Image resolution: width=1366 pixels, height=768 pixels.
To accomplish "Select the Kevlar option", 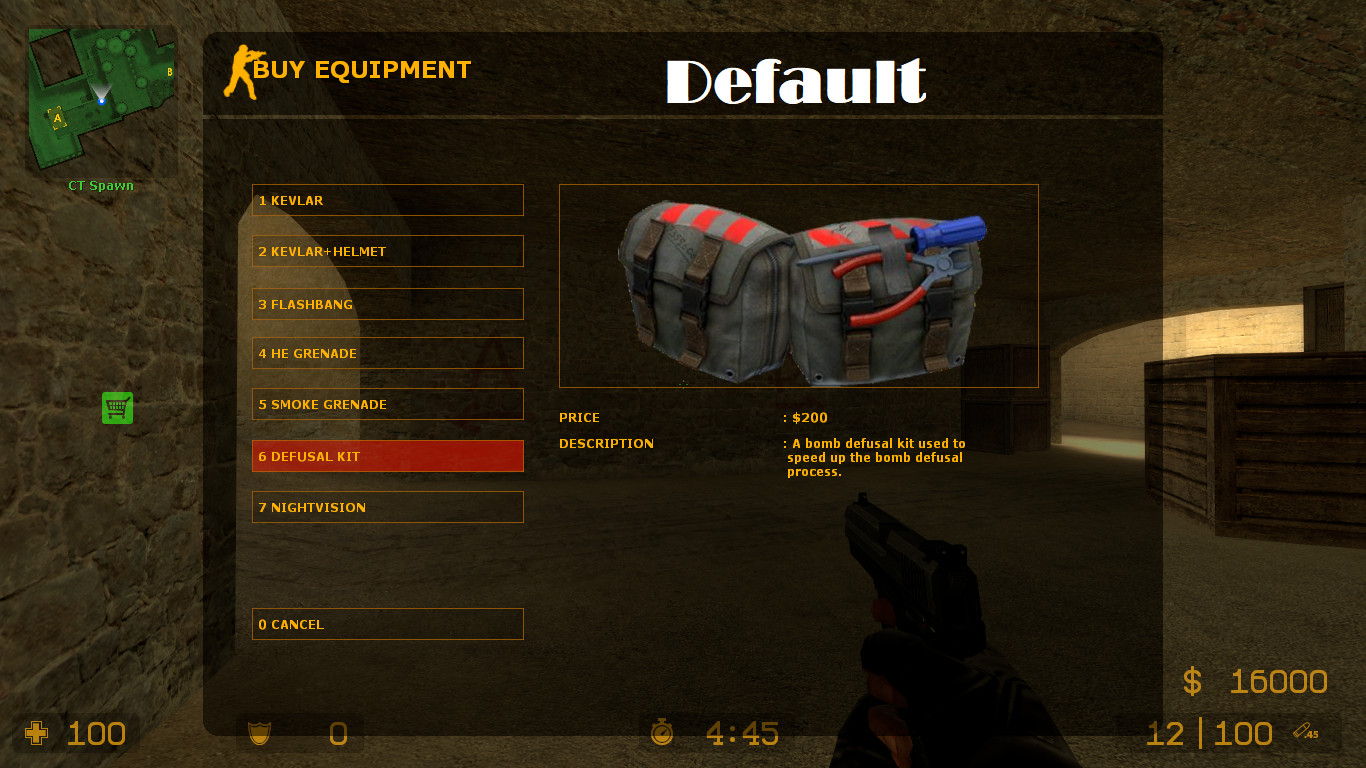I will (388, 200).
